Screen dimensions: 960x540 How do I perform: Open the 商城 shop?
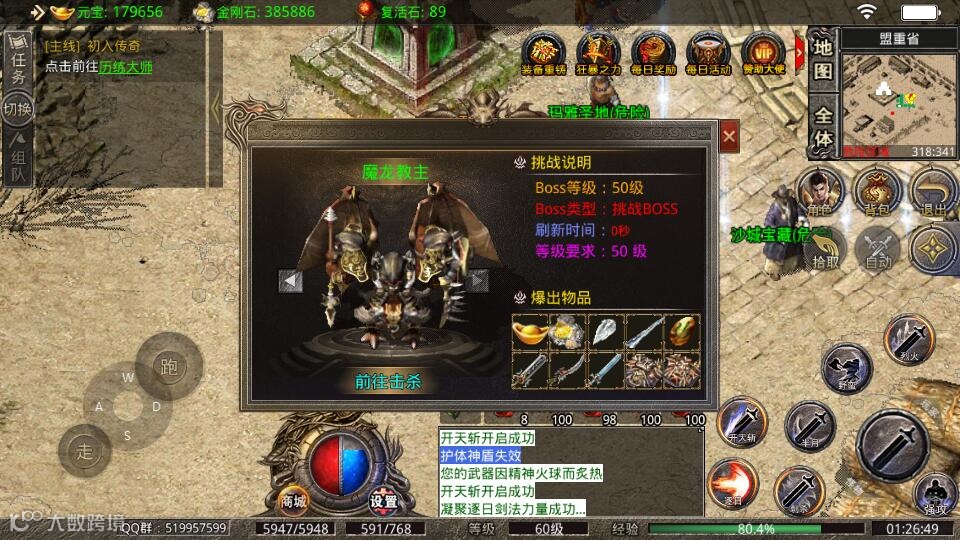294,498
